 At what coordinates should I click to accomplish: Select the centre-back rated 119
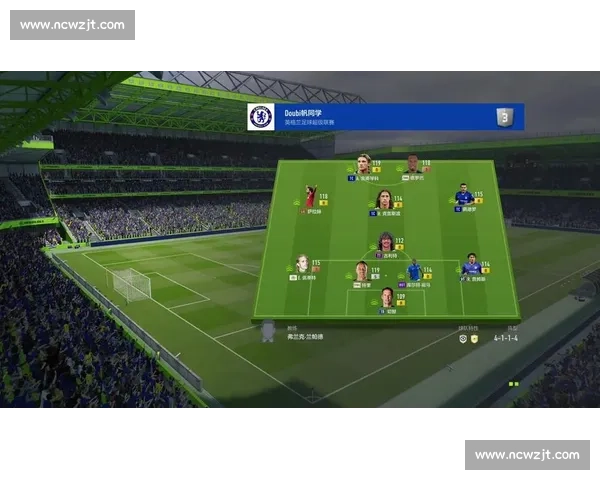[x=361, y=272]
